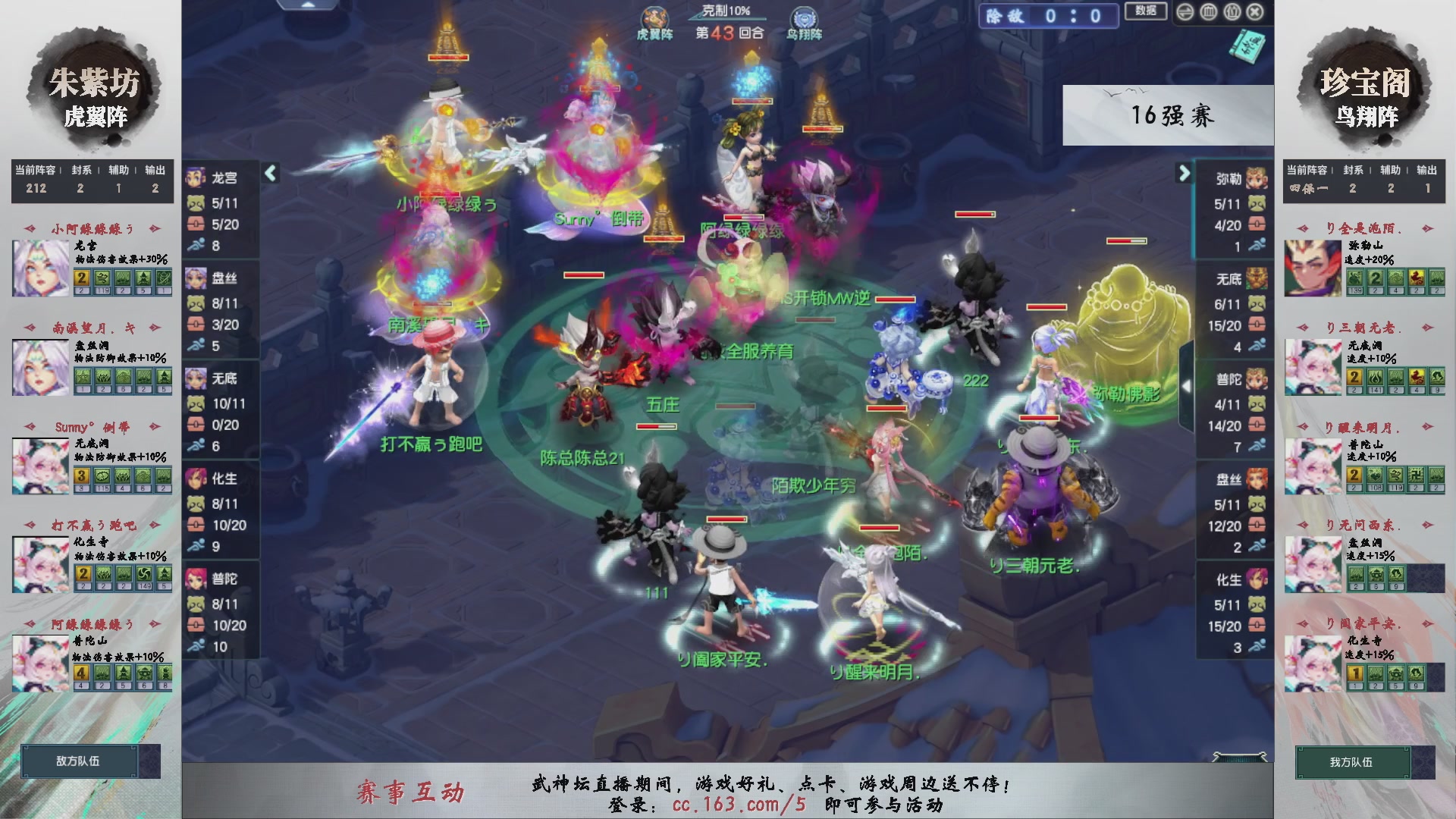Click the speed (running figure) icon under 无底

coord(196,445)
